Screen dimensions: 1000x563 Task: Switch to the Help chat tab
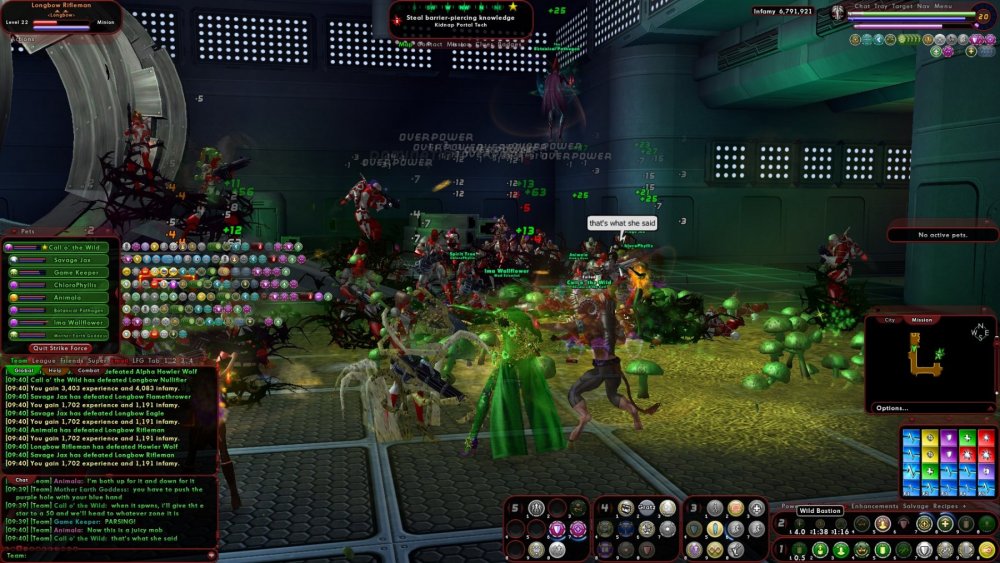point(56,370)
